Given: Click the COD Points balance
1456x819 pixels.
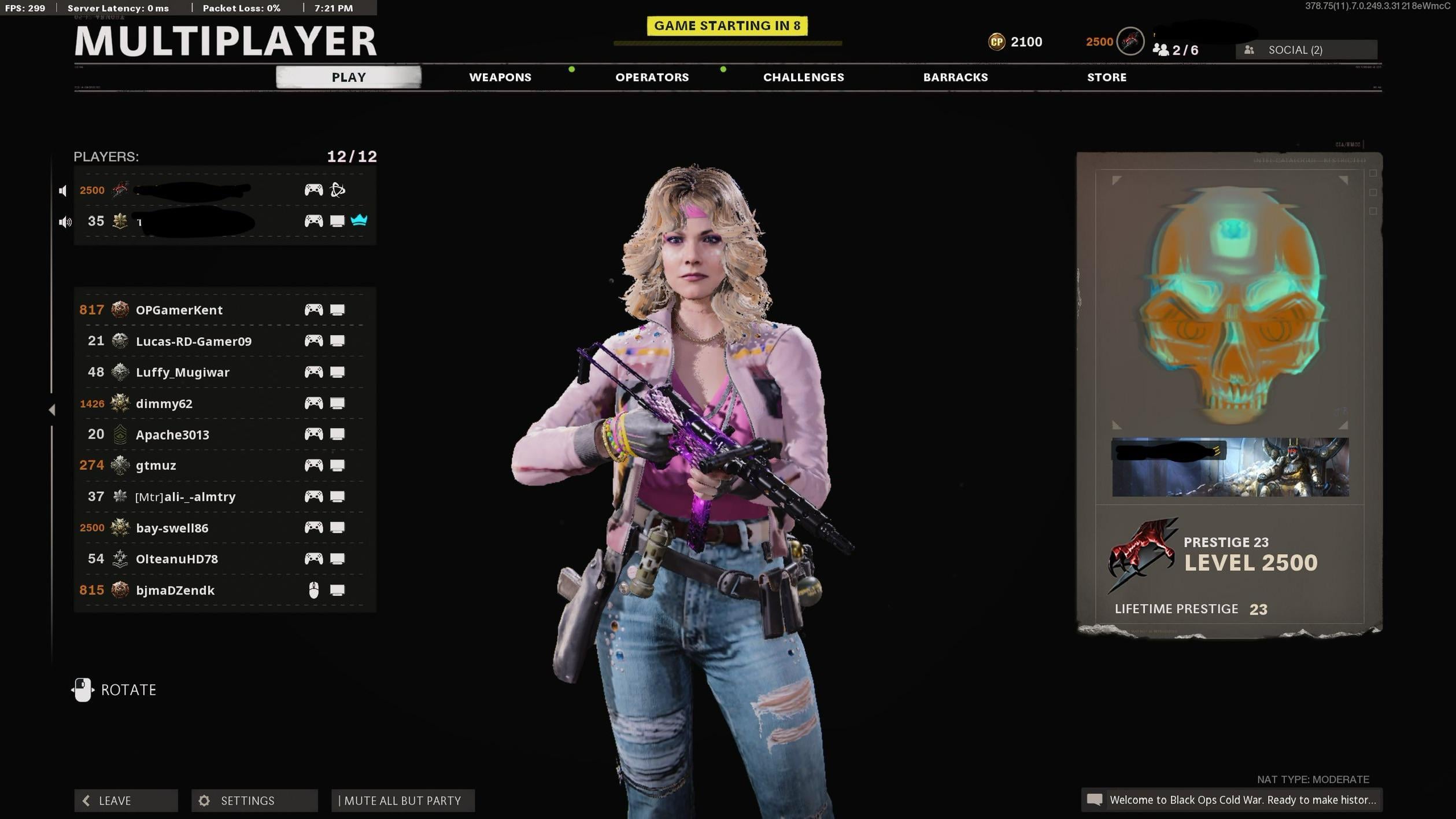Looking at the screenshot, I should coord(1015,42).
